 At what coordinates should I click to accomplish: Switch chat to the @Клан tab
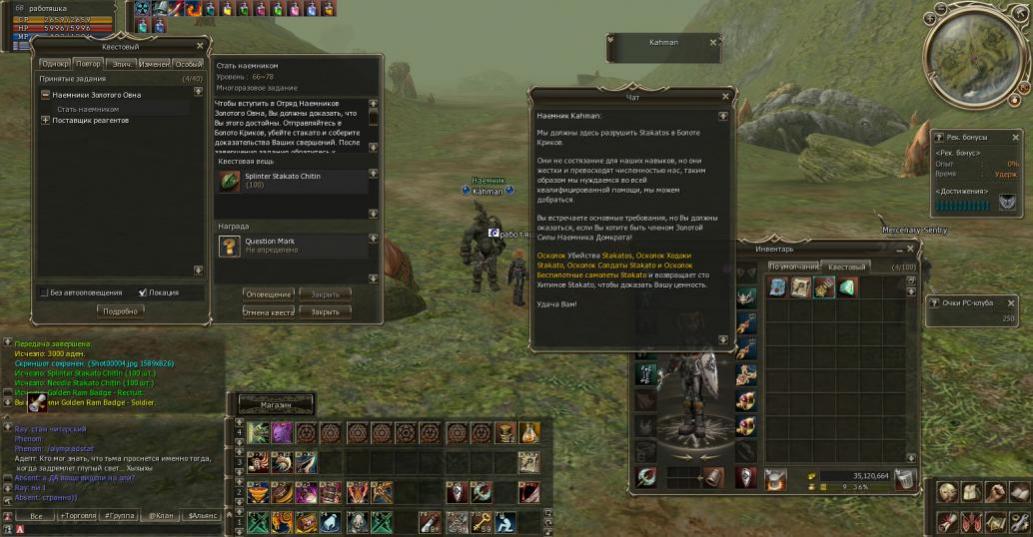(x=160, y=516)
